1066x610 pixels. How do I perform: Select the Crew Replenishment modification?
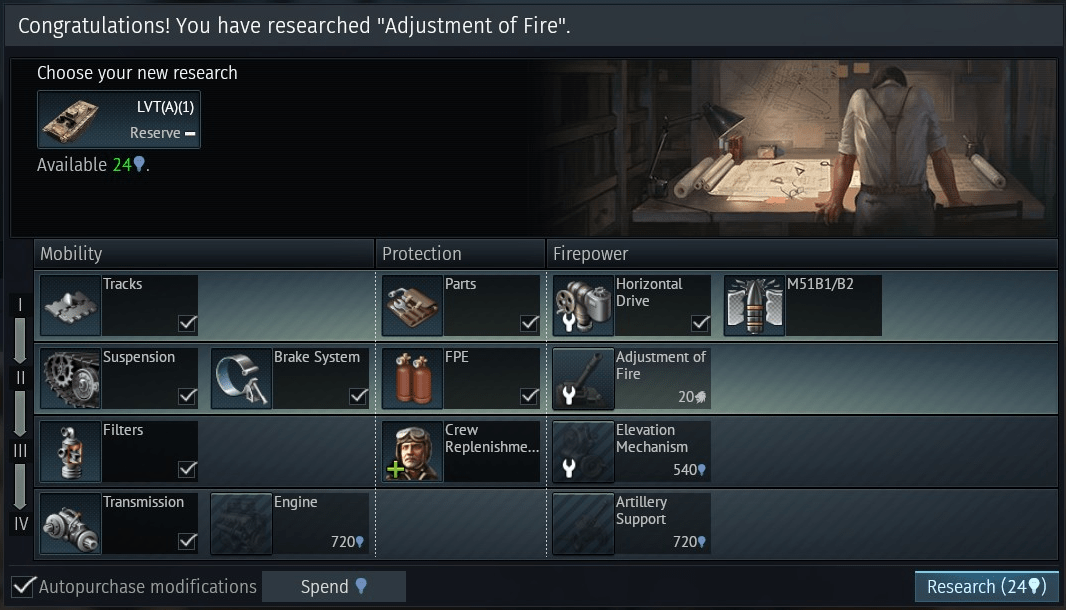461,451
